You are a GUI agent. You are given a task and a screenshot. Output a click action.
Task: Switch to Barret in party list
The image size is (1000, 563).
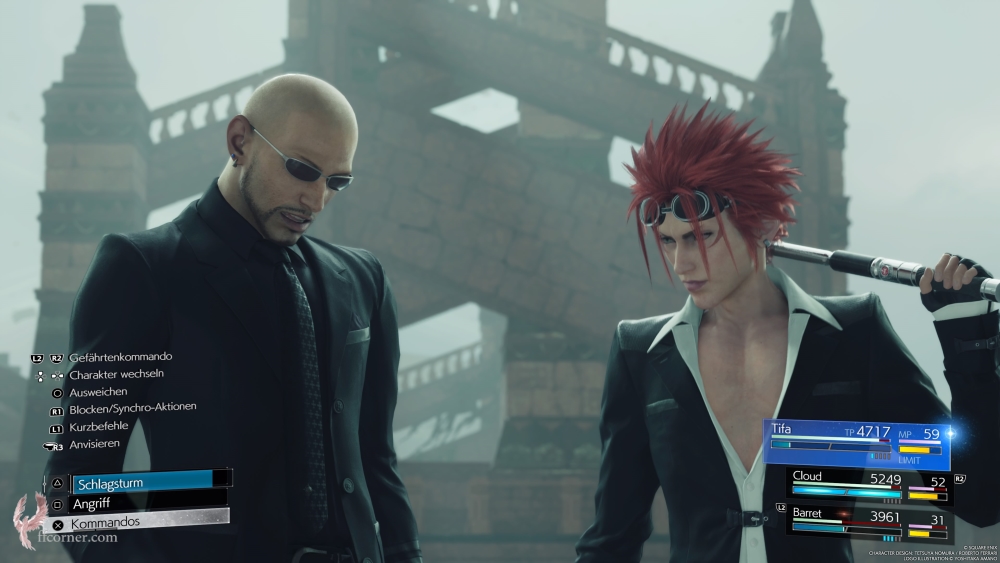click(x=868, y=518)
